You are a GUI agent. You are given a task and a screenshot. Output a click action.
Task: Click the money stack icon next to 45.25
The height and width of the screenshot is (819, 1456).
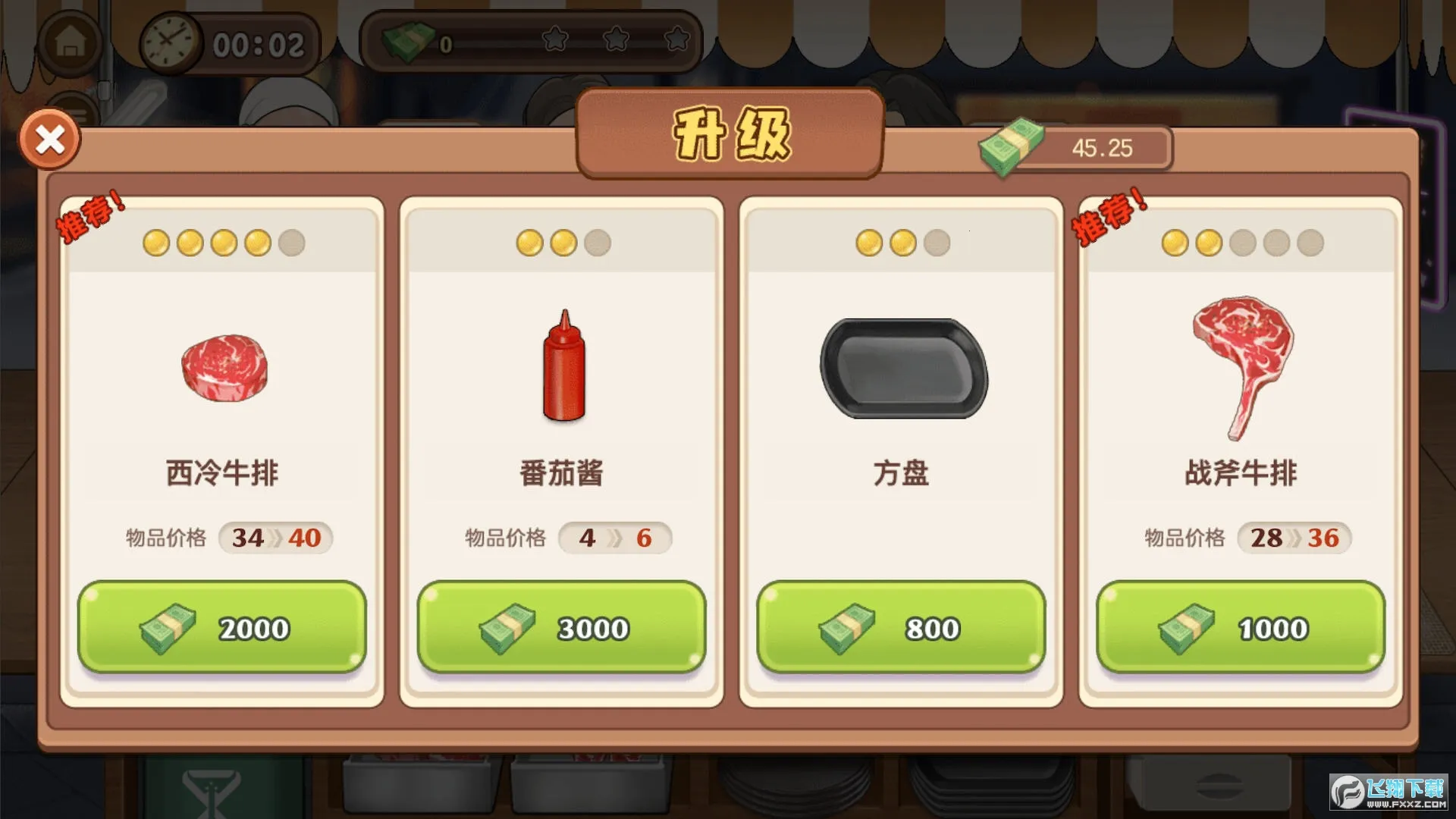1015,144
